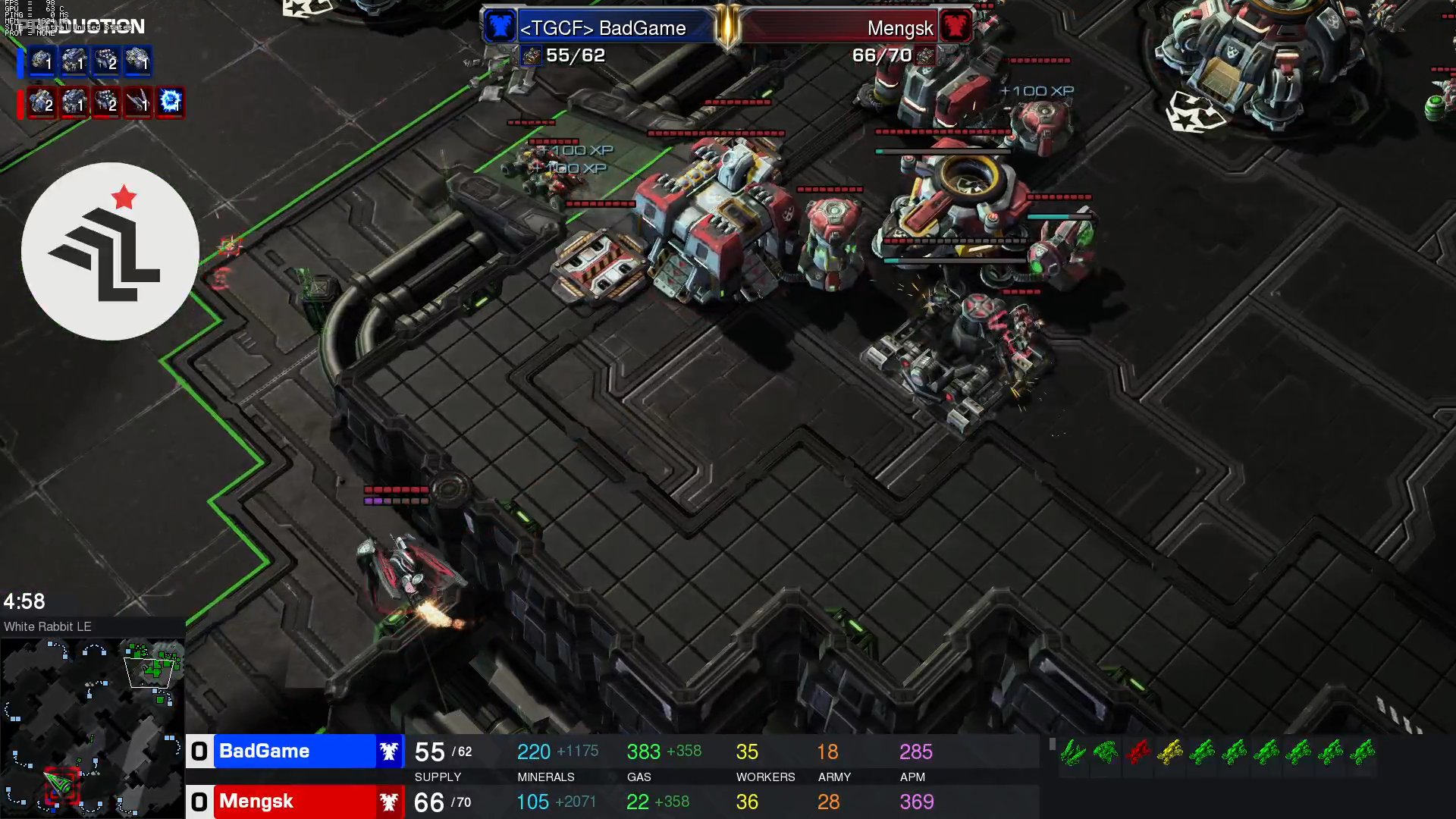The image size is (1456, 819).
Task: Click the progress bar under BadGame's first production icon
Action: tap(41, 75)
